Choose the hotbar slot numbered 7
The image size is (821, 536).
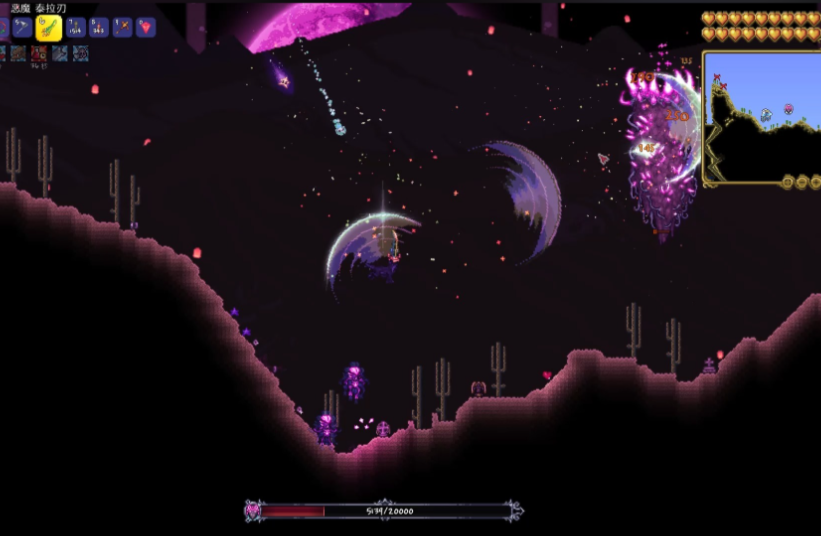[74, 28]
